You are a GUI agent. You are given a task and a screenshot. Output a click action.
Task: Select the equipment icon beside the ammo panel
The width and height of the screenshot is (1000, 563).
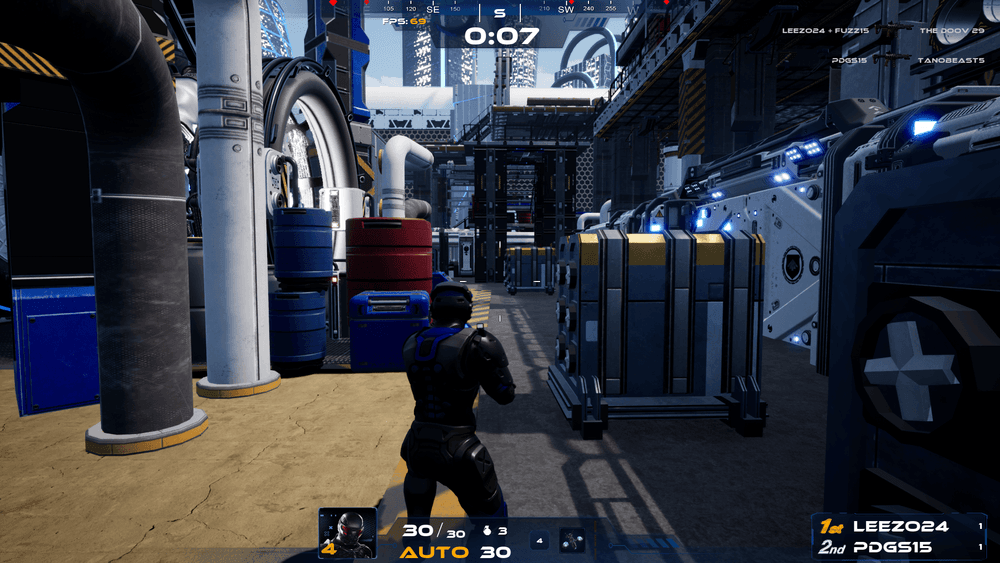coord(572,540)
